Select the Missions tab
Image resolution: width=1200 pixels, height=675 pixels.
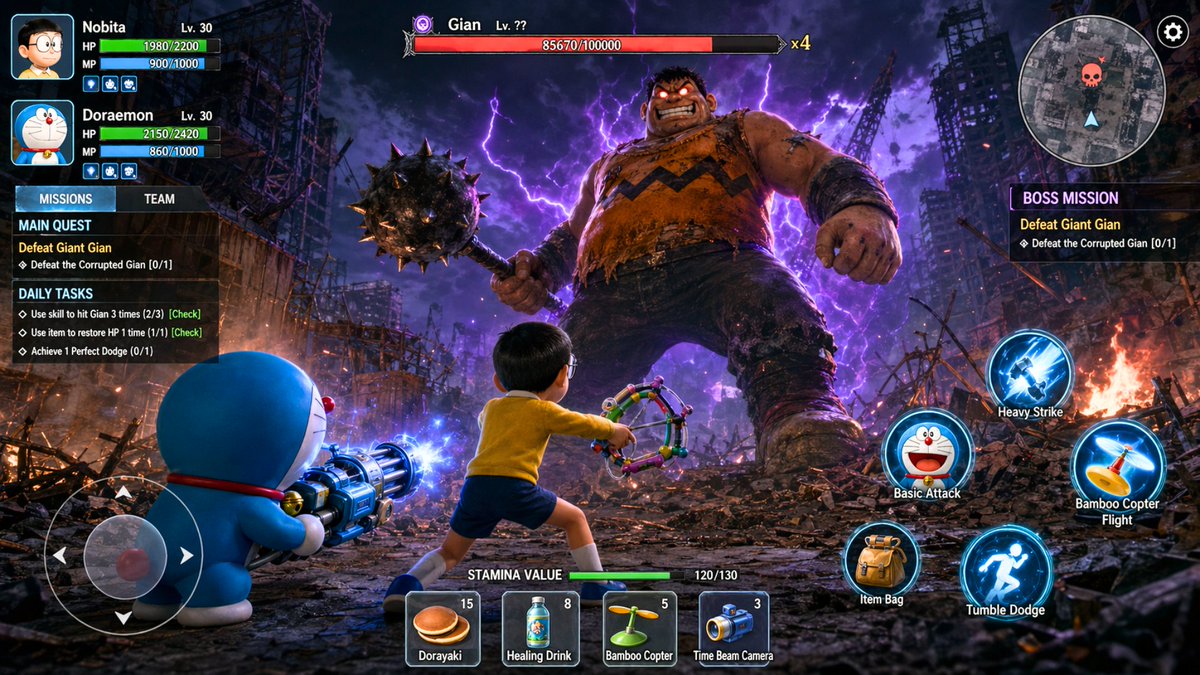pyautogui.click(x=65, y=199)
